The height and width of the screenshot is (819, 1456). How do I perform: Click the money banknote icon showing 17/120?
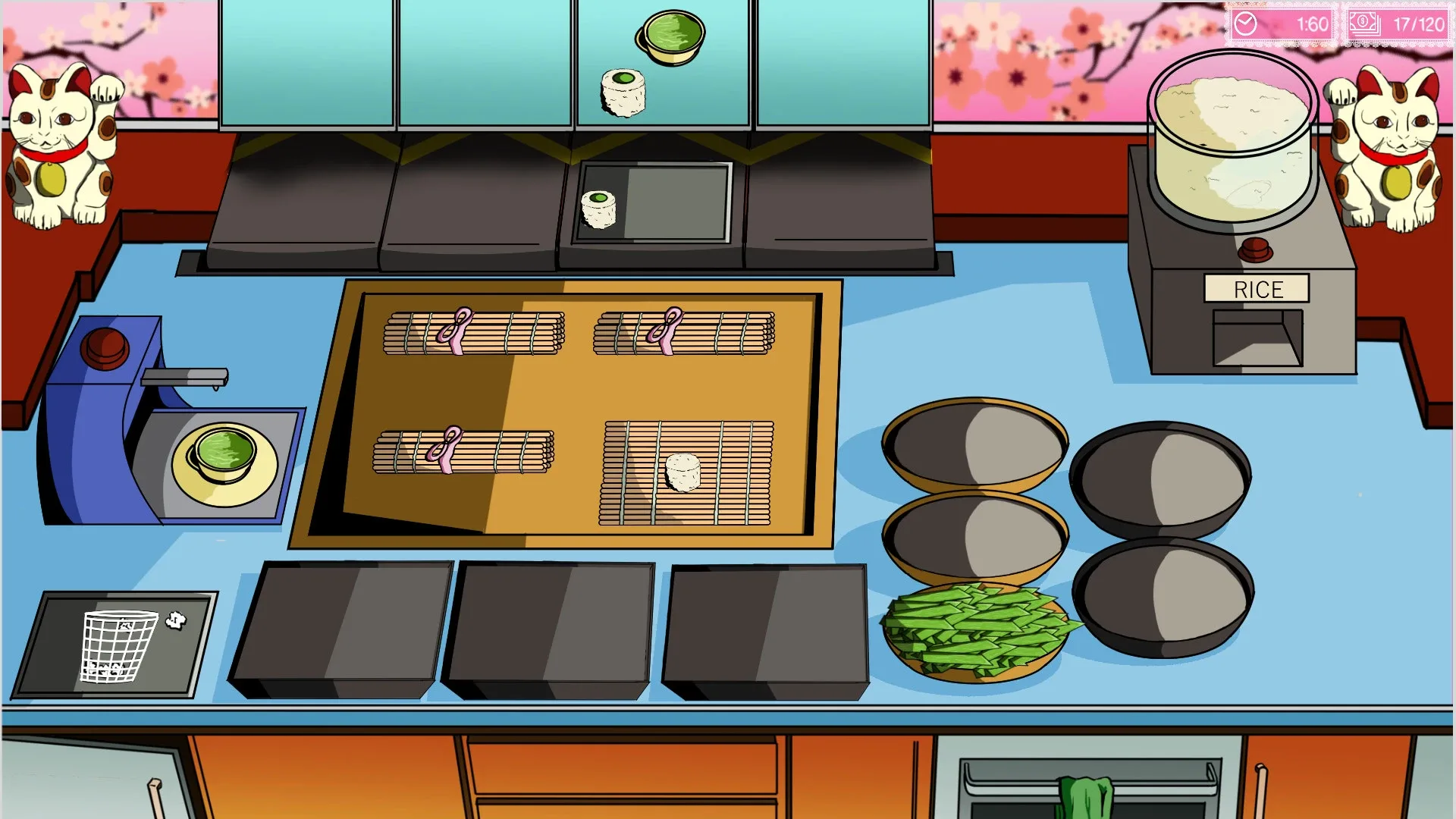click(1366, 22)
